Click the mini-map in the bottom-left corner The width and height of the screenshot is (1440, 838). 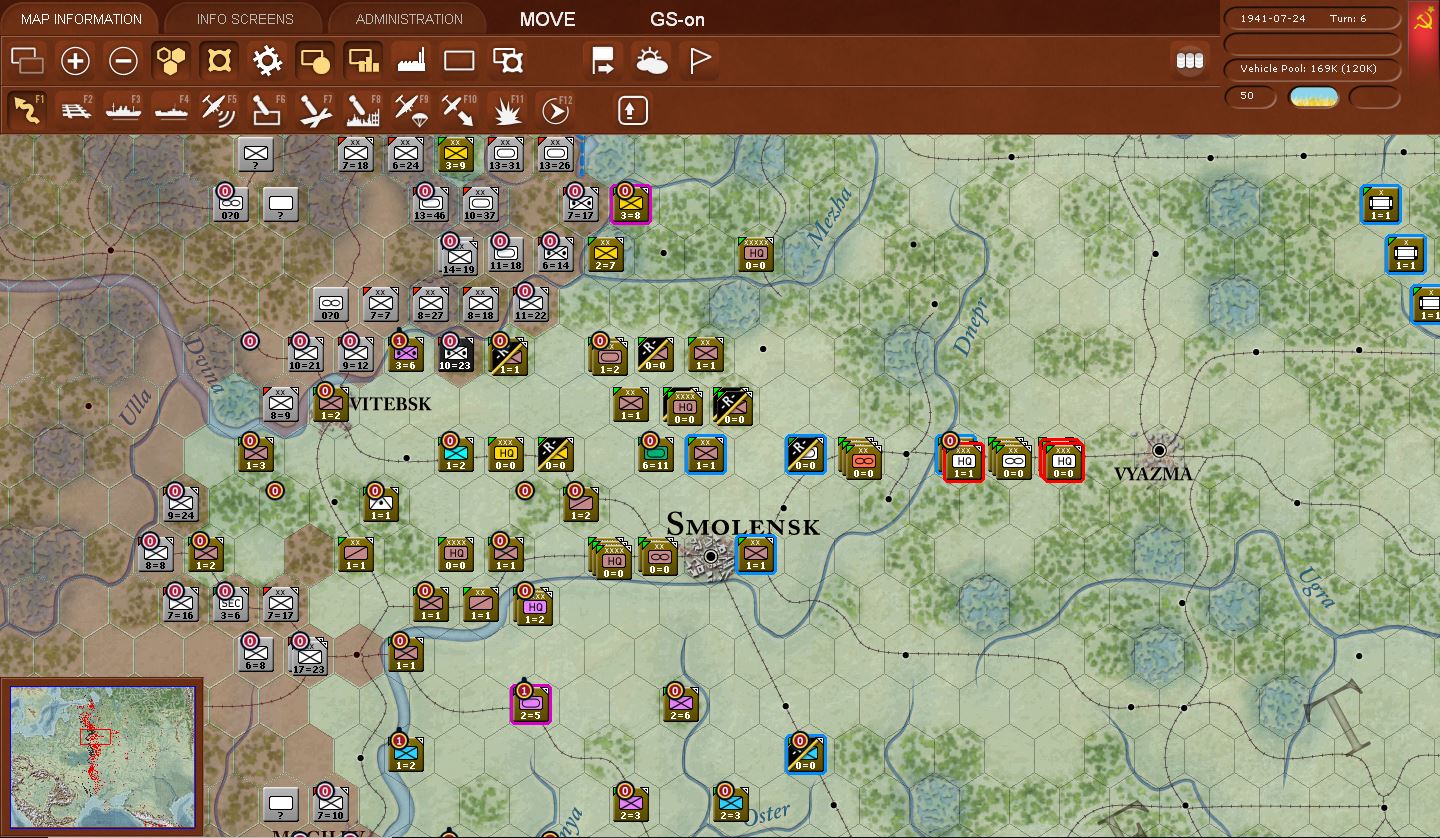point(100,755)
